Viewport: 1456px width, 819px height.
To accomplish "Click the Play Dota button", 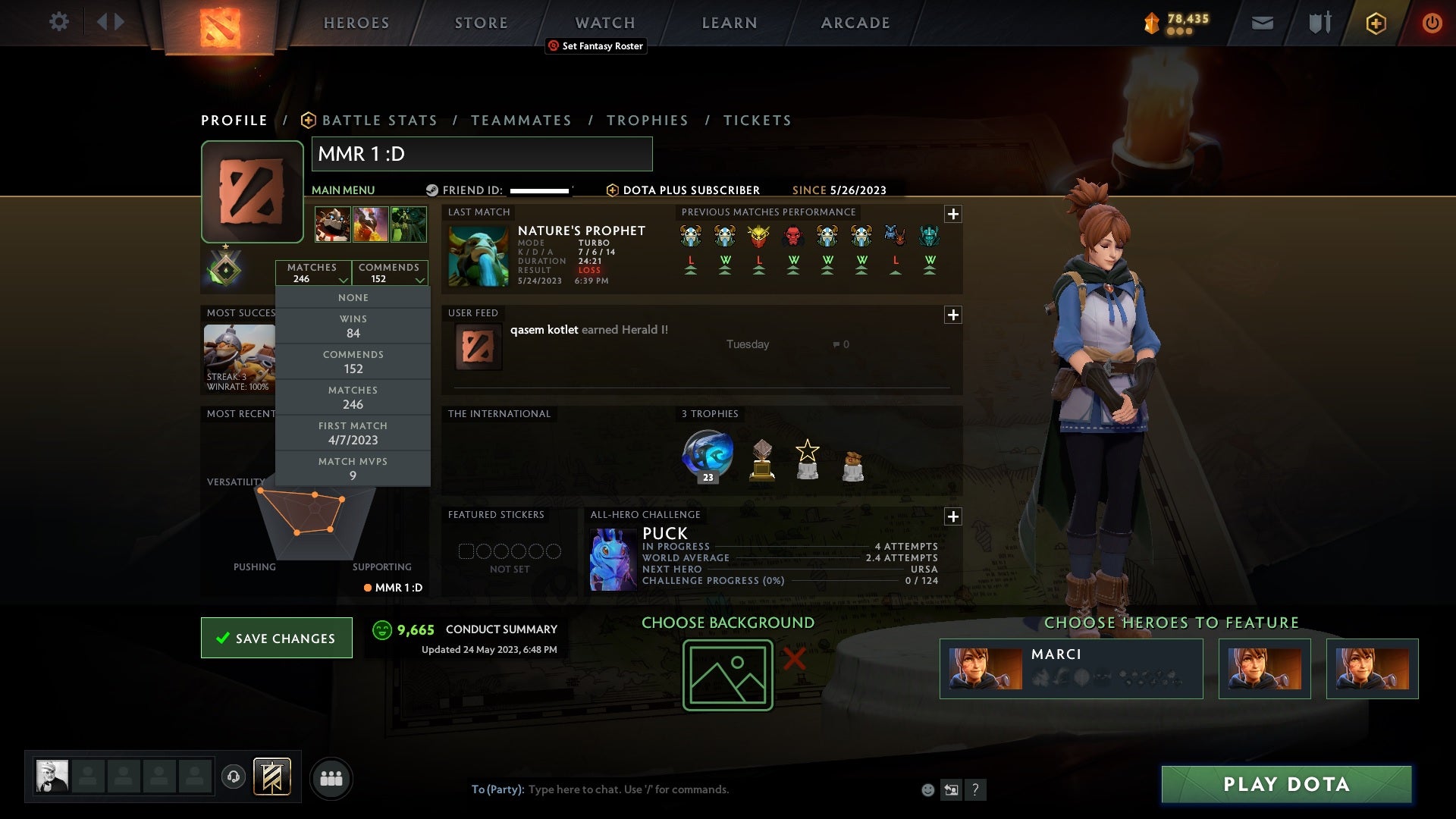I will click(x=1285, y=785).
